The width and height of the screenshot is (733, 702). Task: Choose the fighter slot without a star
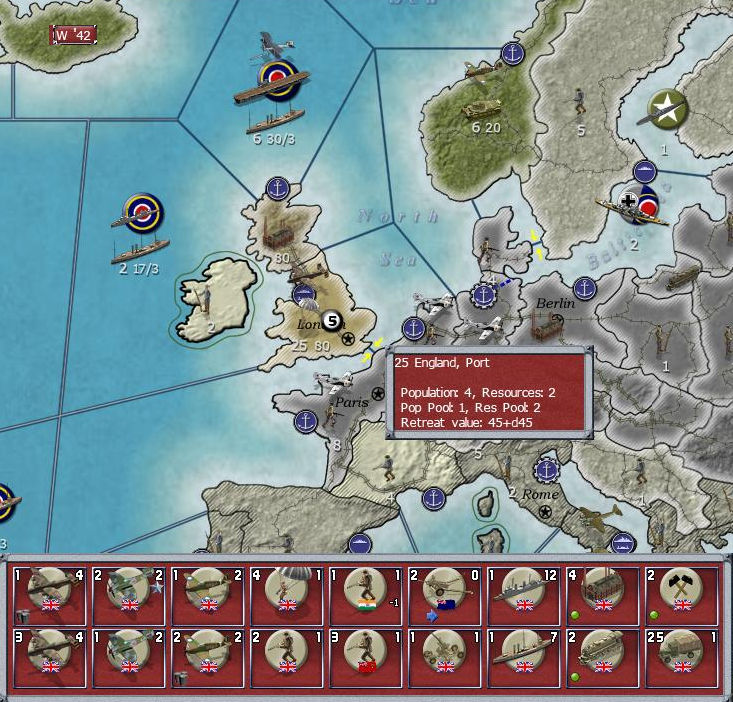click(128, 657)
